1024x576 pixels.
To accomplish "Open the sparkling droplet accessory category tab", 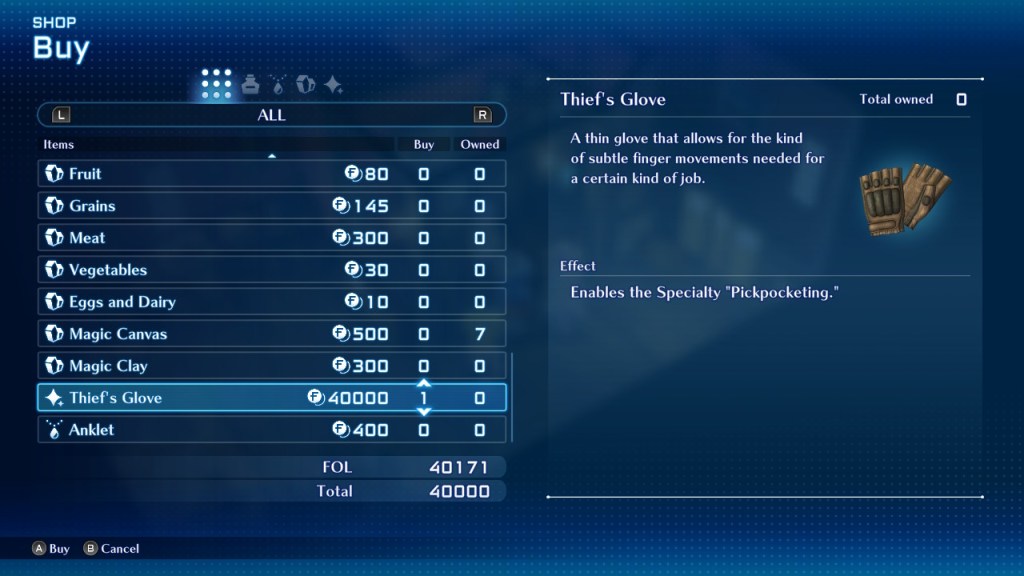I will pos(278,85).
